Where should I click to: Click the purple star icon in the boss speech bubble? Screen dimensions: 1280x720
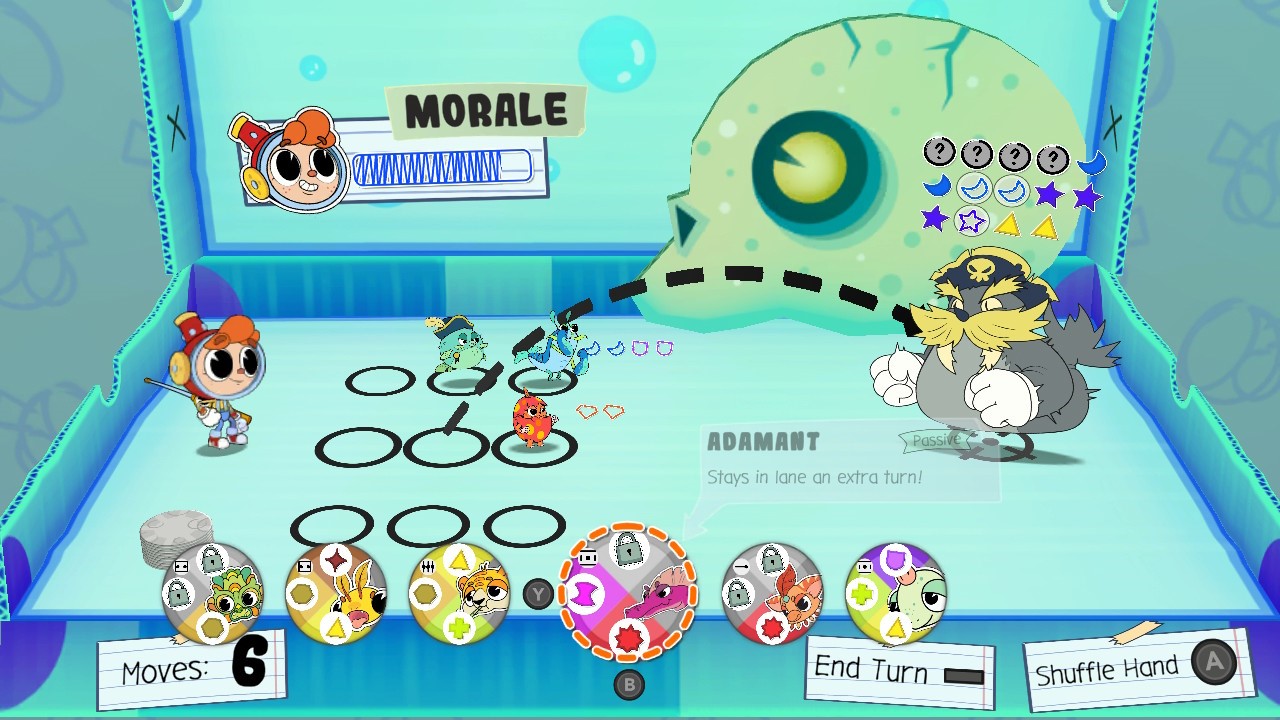pos(1051,191)
